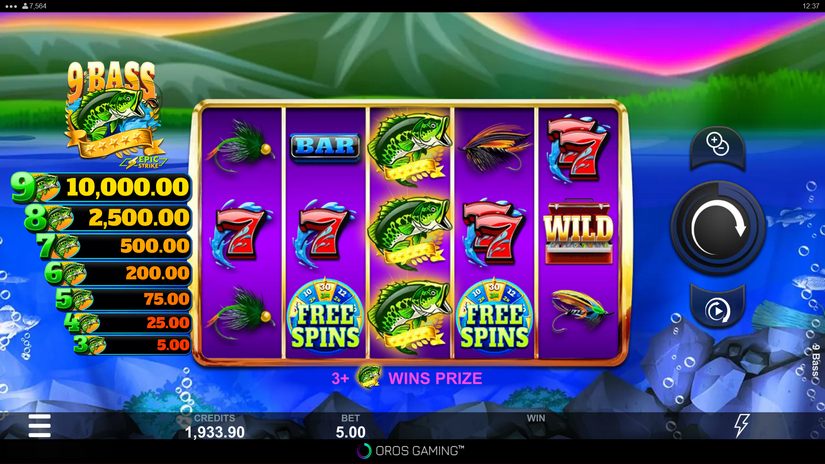This screenshot has height=464, width=825.
Task: Toggle quick spin with the lightning bolt icon
Action: click(x=742, y=425)
